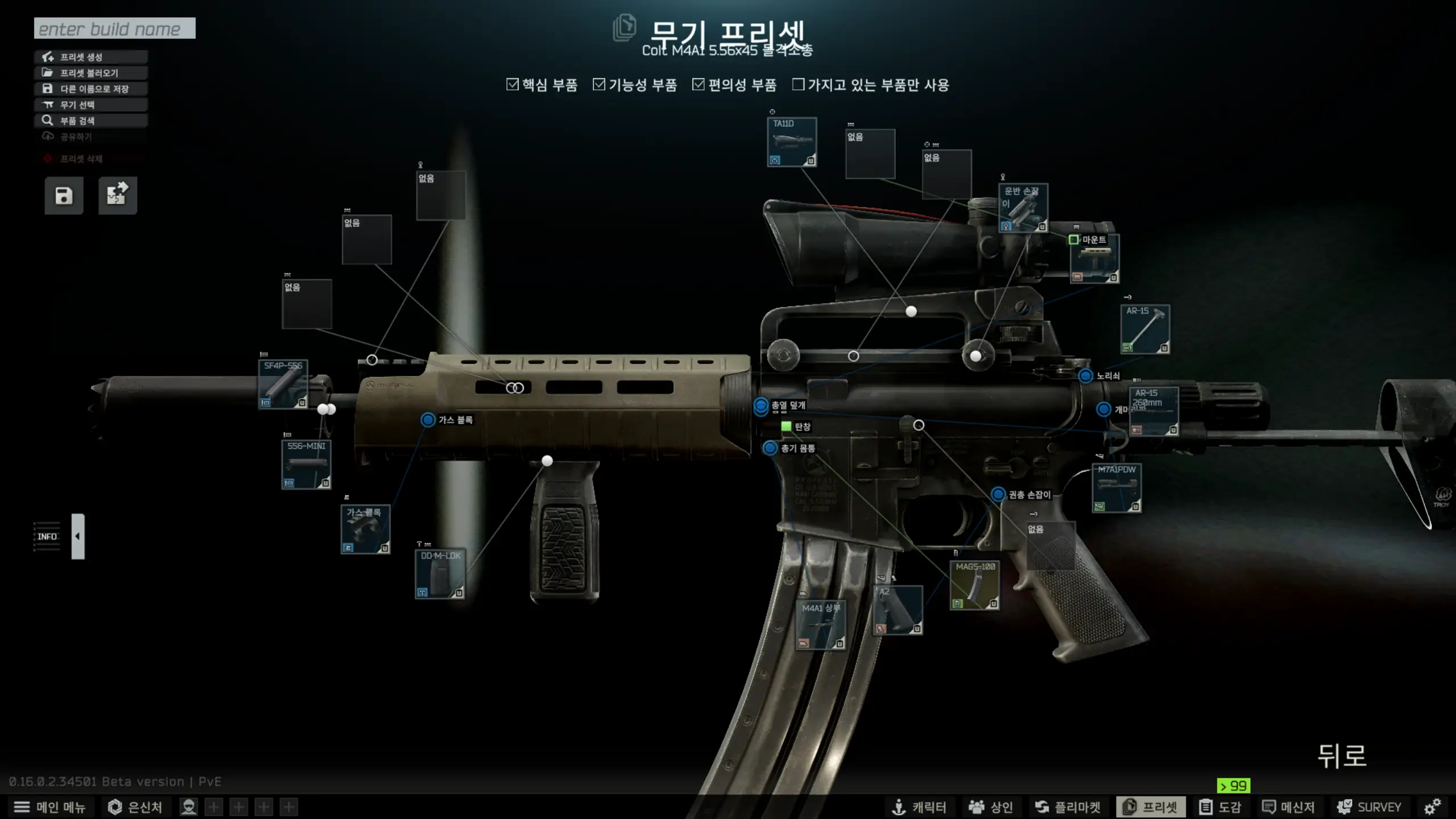This screenshot has width=1456, height=819.
Task: Go back with the 뒤로 button
Action: click(1342, 756)
